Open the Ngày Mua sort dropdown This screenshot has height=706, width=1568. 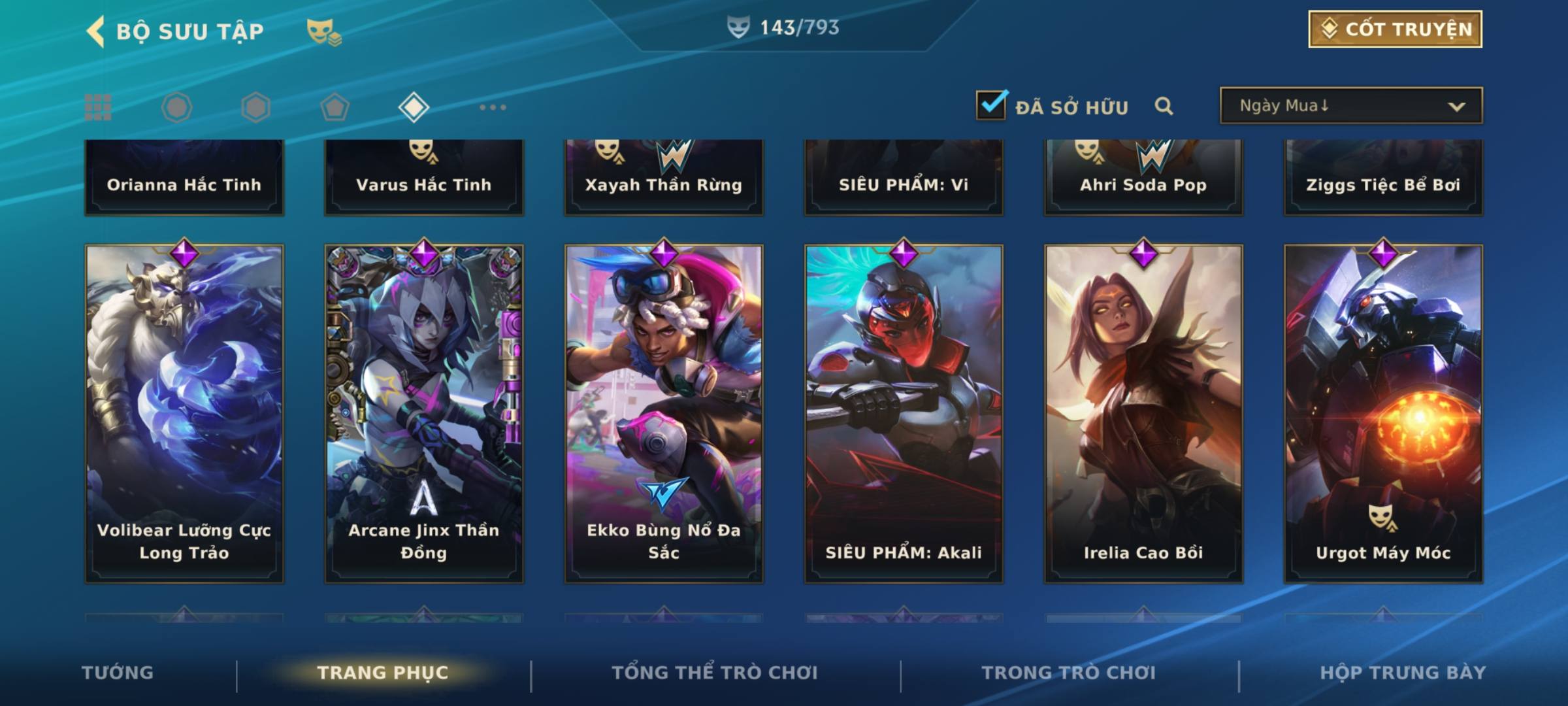coord(1350,106)
